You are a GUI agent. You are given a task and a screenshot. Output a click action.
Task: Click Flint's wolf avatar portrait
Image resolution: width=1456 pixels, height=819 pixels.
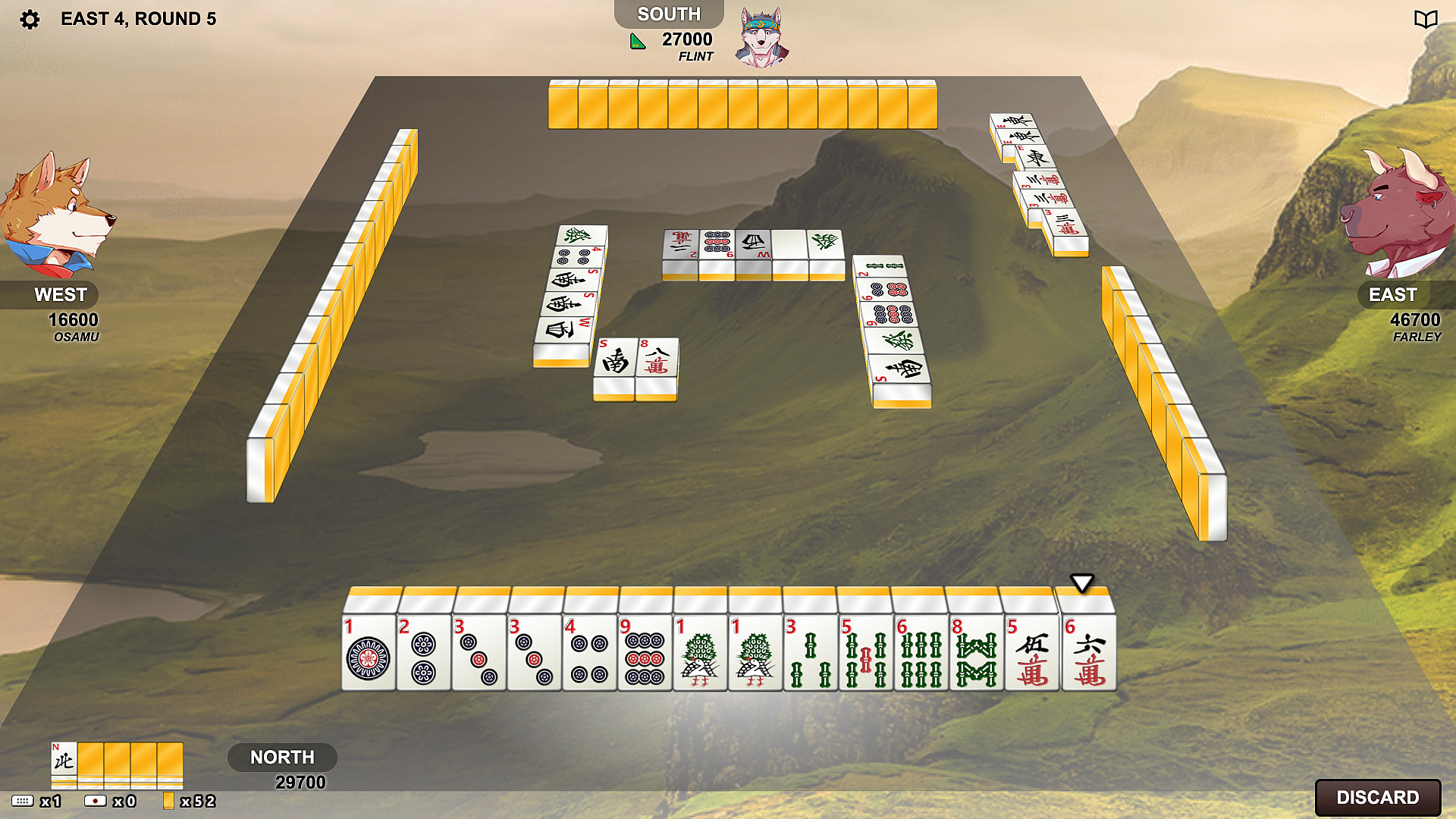coord(762,36)
